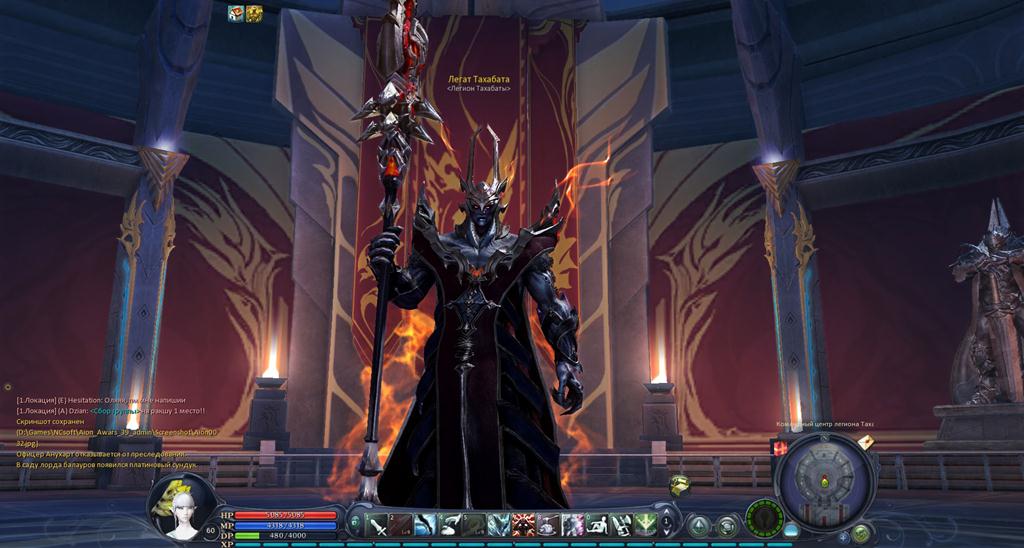This screenshot has width=1024, height=548.
Task: Click the house buff icon at top
Action: click(x=236, y=13)
